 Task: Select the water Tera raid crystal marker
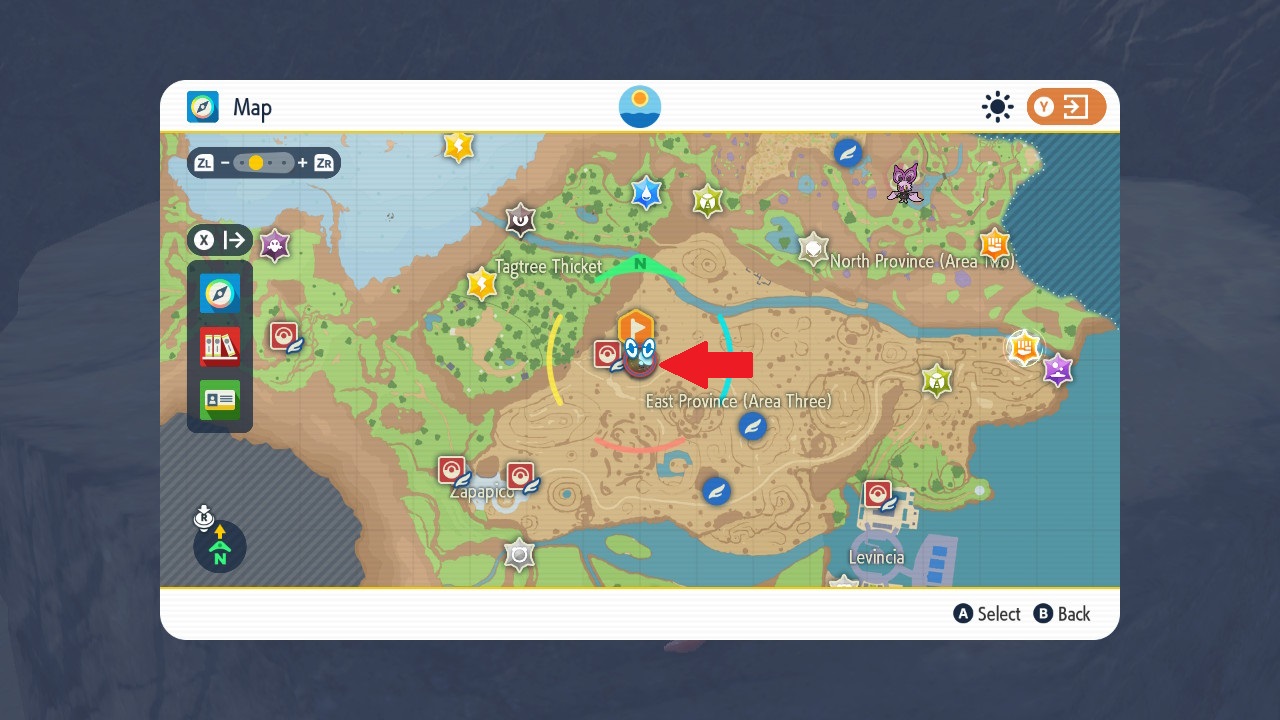click(645, 194)
